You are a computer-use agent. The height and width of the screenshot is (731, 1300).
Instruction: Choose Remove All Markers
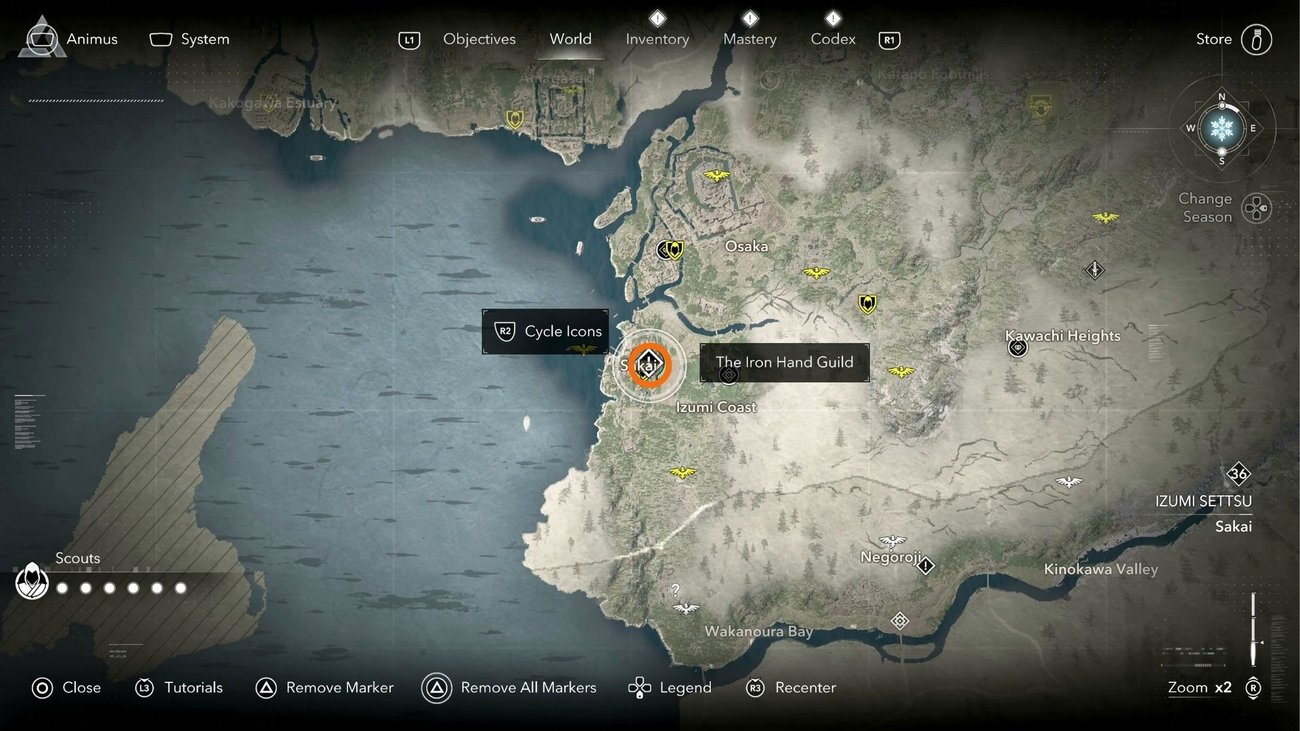[x=509, y=688]
